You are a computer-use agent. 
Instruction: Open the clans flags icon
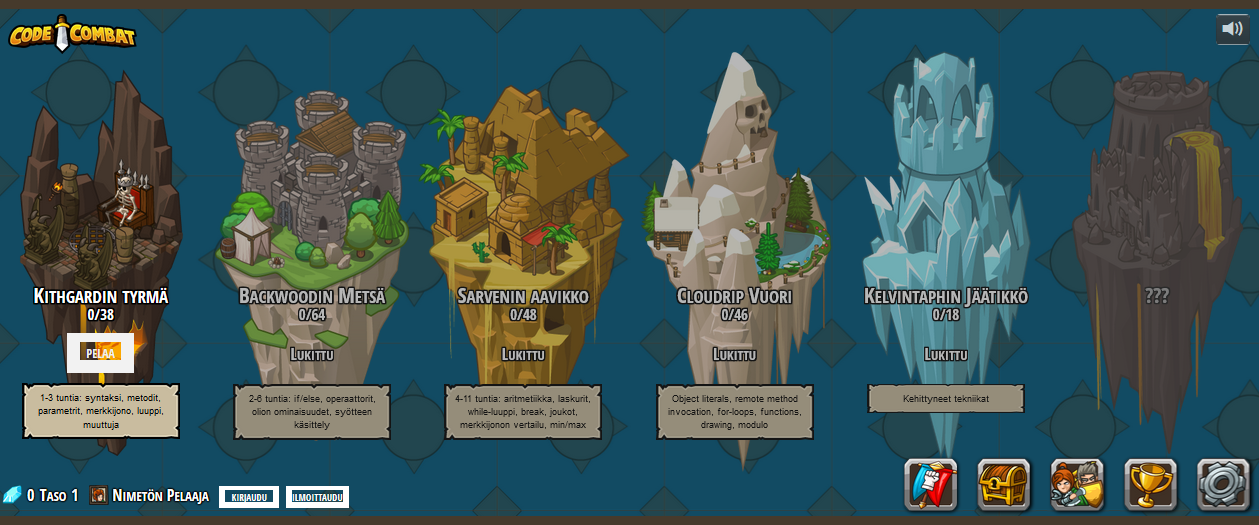click(x=930, y=485)
